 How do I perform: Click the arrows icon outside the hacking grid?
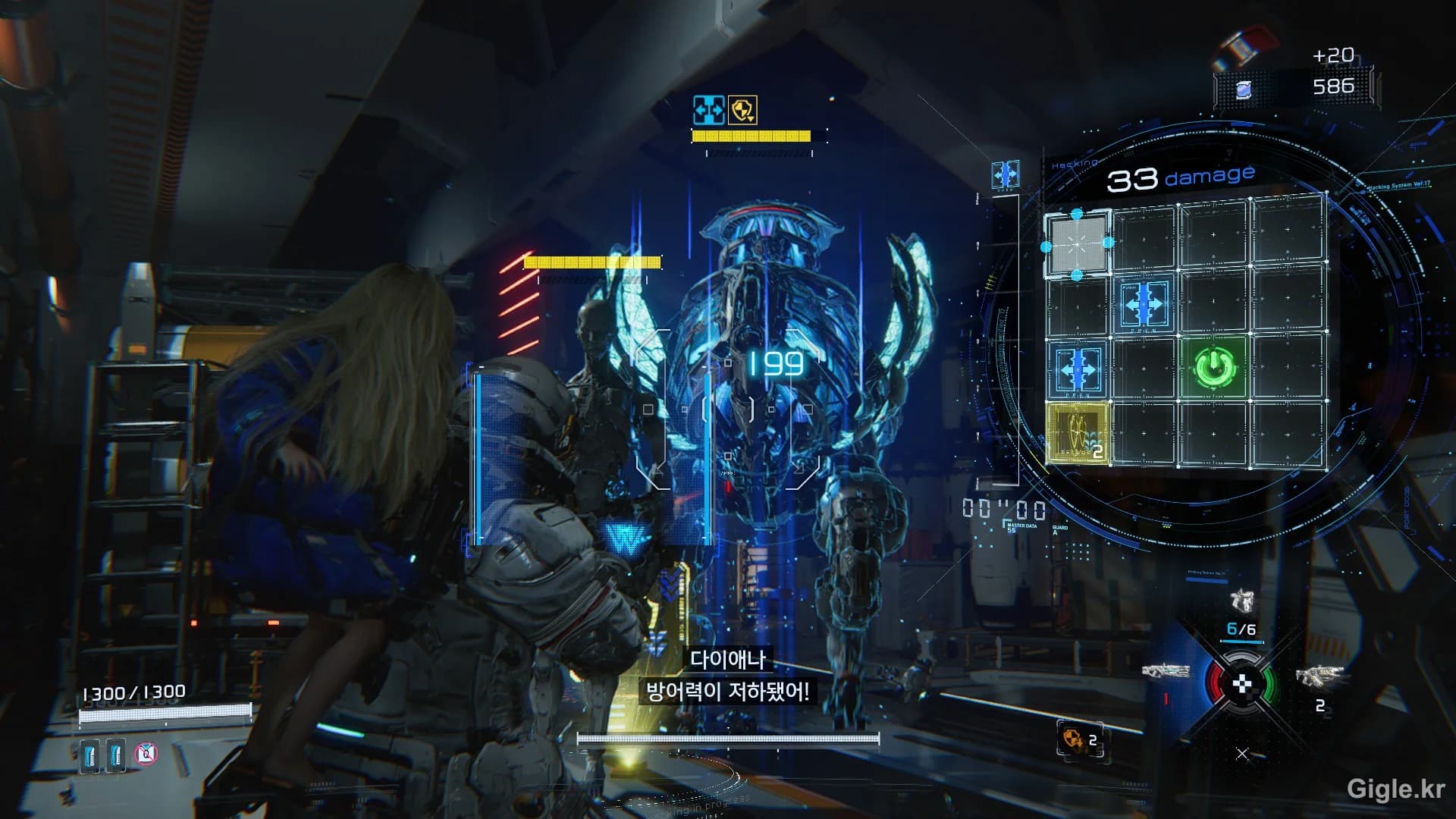pos(1005,175)
